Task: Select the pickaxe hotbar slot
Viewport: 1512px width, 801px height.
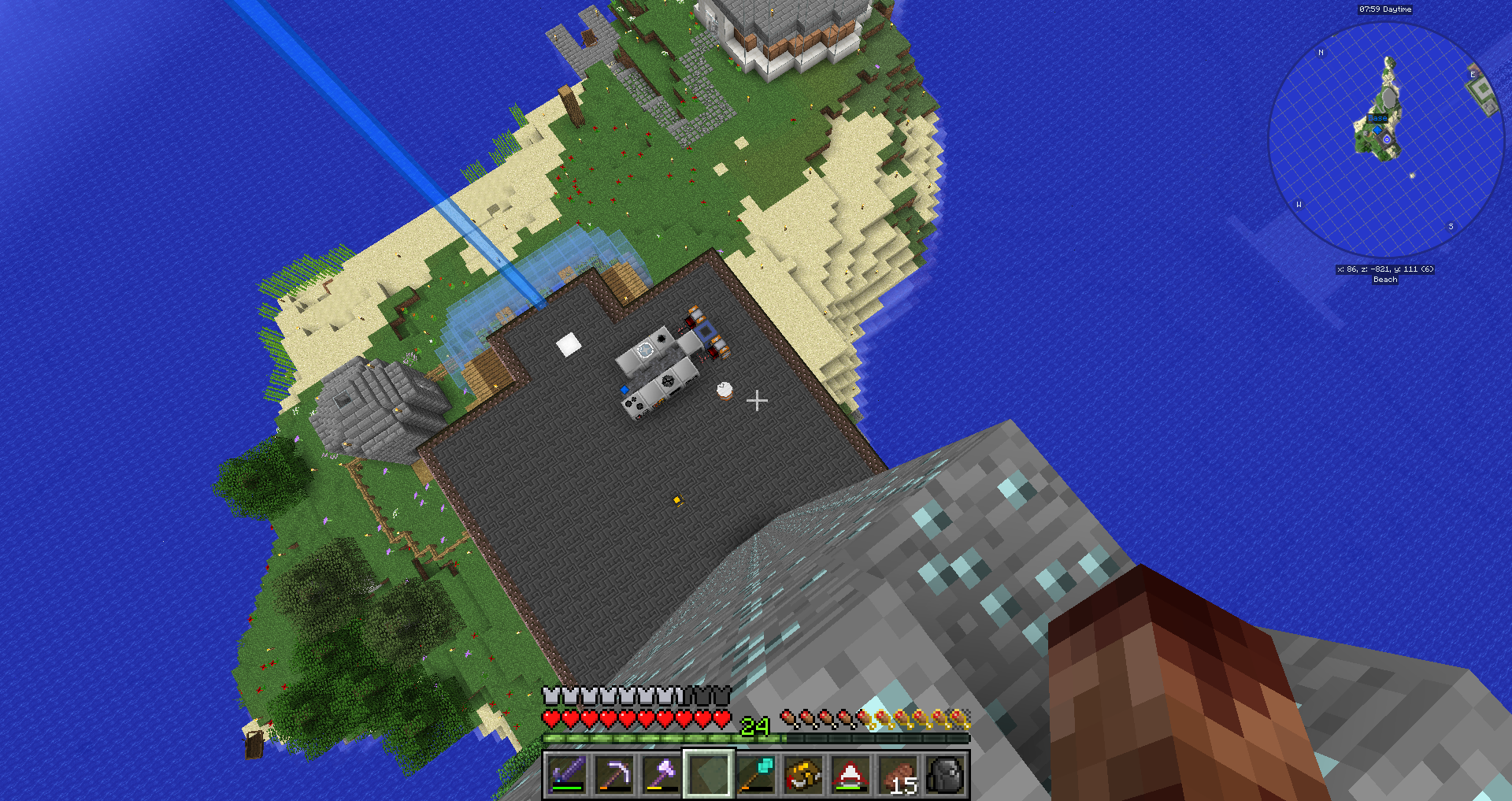Action: point(614,774)
